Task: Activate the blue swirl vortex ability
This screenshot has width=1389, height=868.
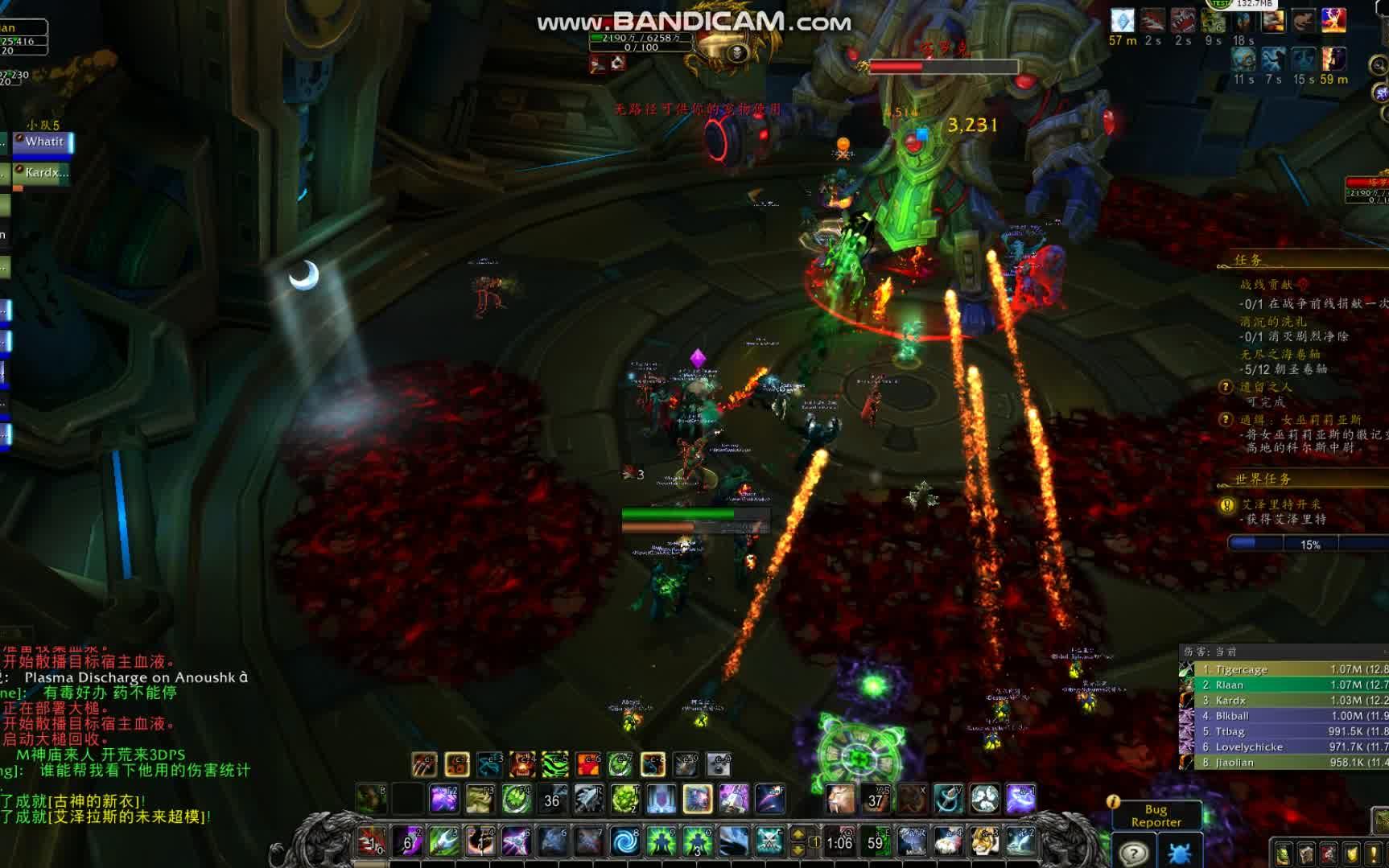Action: click(x=624, y=842)
